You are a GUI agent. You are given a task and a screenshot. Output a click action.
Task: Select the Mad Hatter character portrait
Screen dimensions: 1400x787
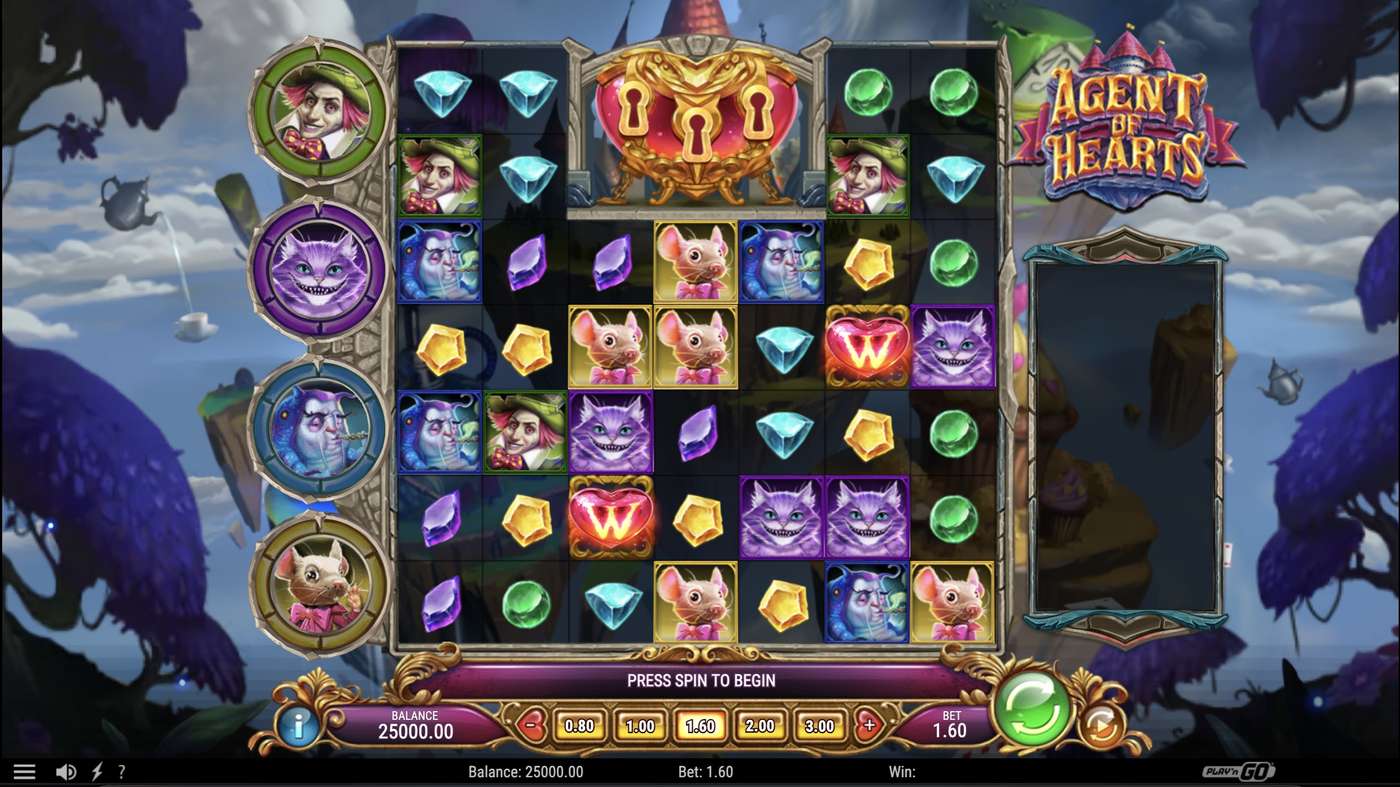click(x=318, y=110)
